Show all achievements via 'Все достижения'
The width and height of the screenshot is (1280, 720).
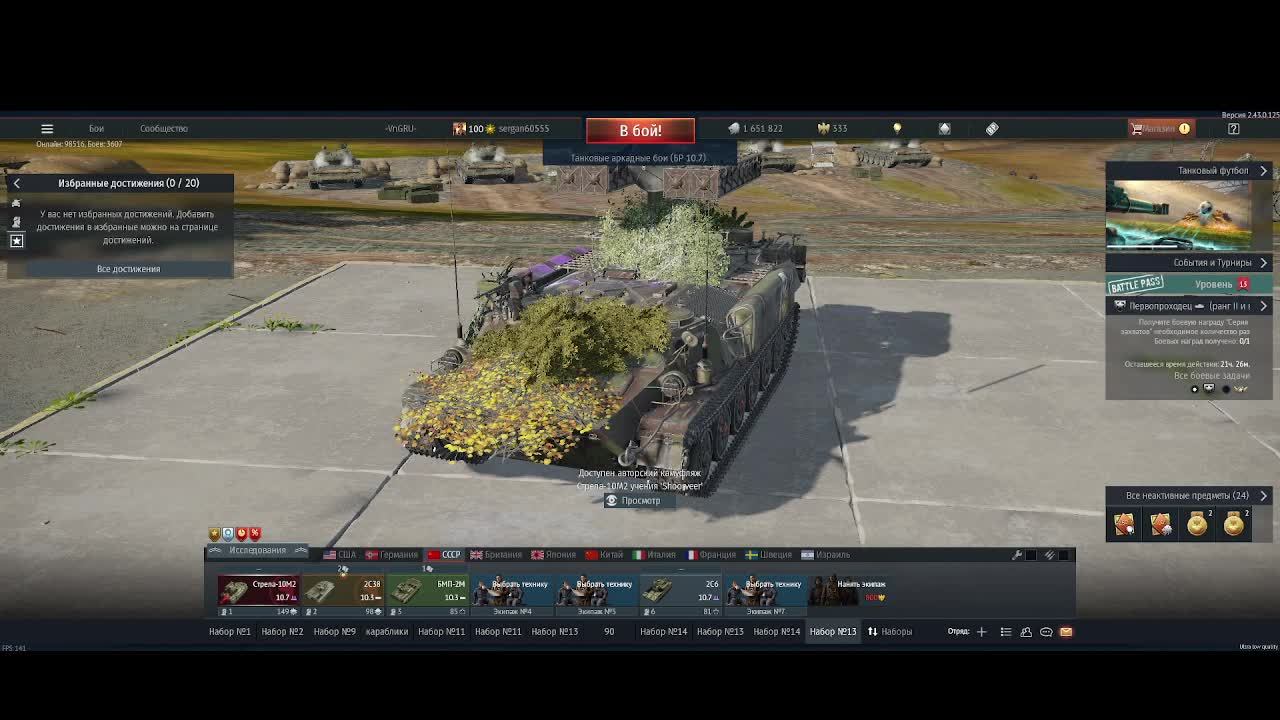(x=128, y=269)
